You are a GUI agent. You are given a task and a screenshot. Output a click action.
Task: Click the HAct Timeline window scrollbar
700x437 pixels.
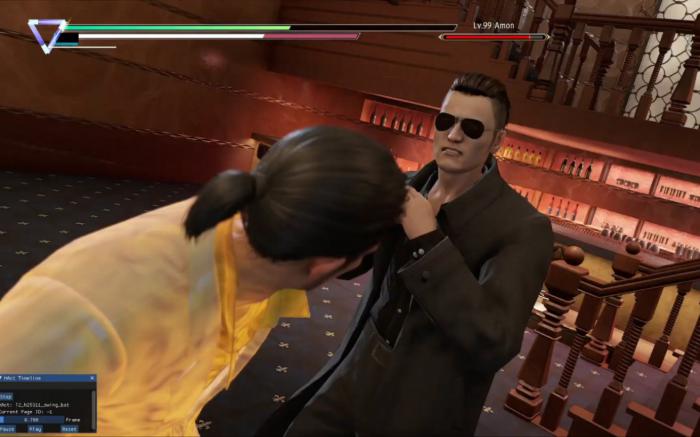95,408
